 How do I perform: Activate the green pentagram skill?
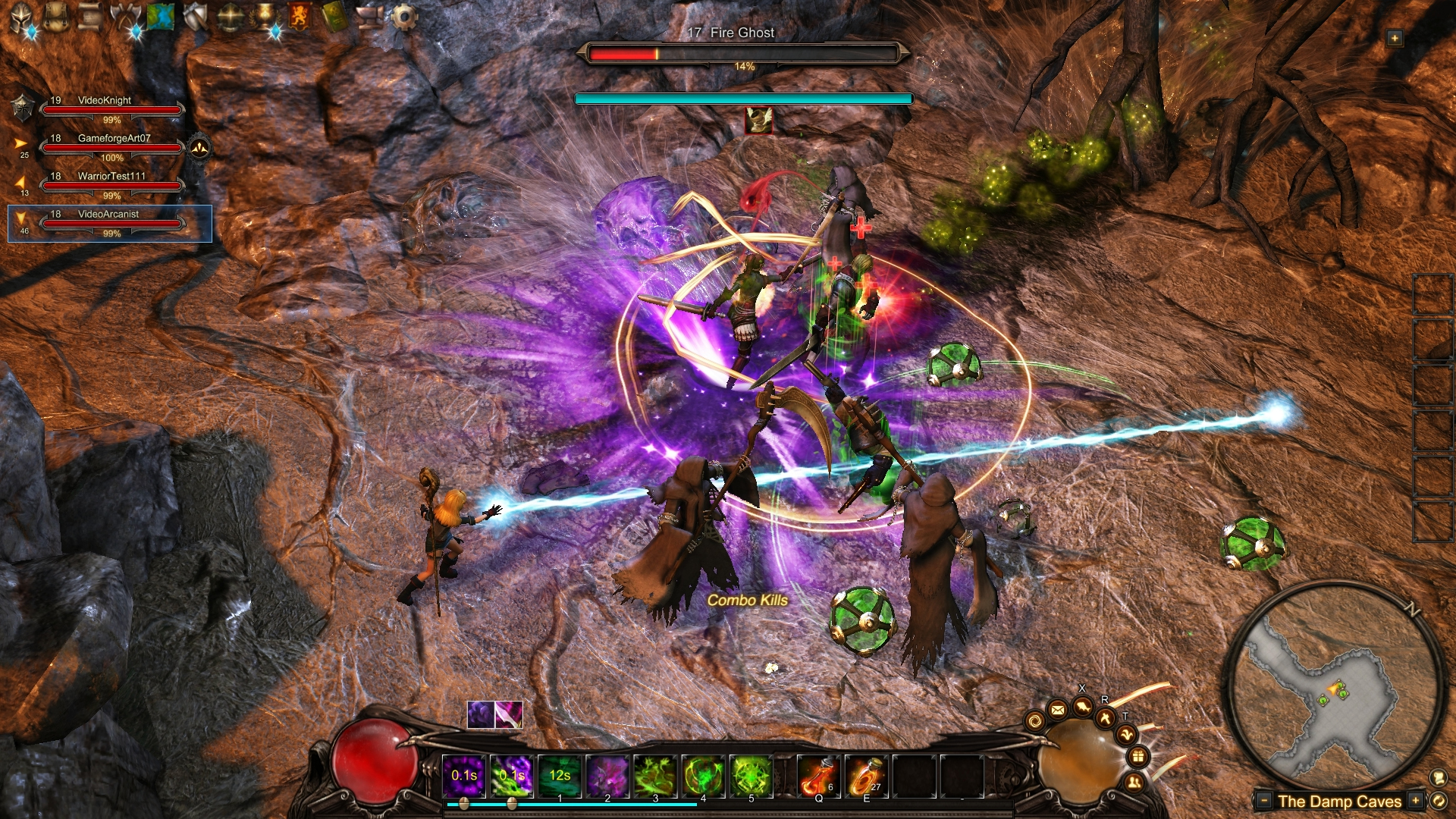point(752,776)
